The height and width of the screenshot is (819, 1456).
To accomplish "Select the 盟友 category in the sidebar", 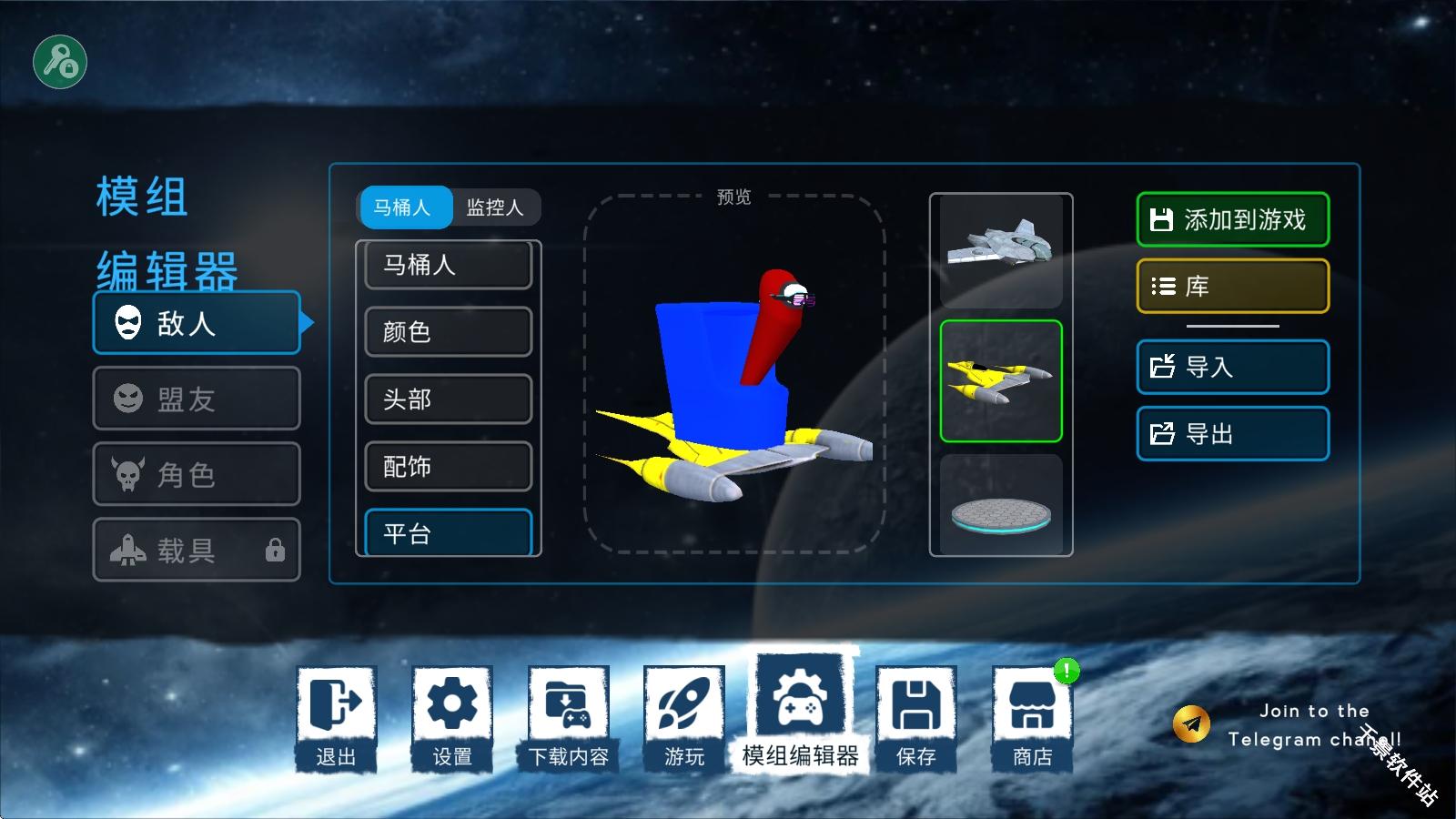I will (197, 399).
